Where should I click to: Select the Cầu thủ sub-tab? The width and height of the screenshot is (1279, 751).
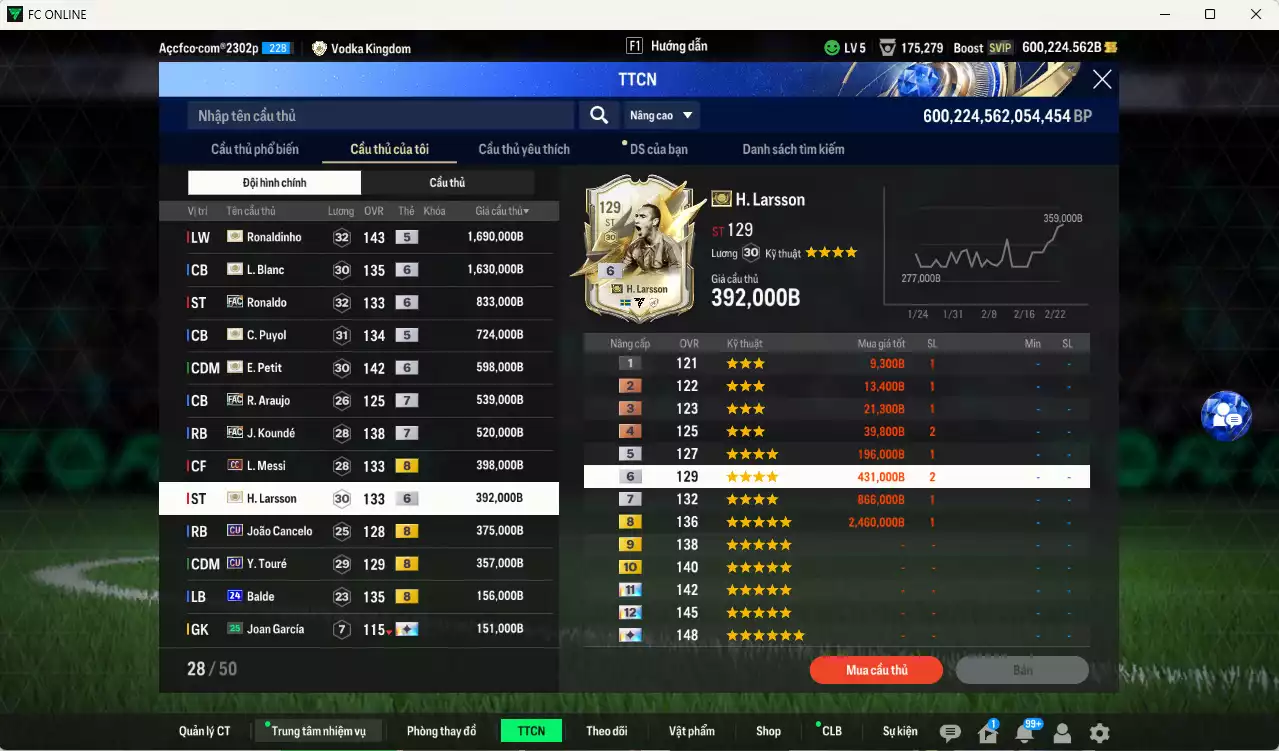tap(447, 183)
